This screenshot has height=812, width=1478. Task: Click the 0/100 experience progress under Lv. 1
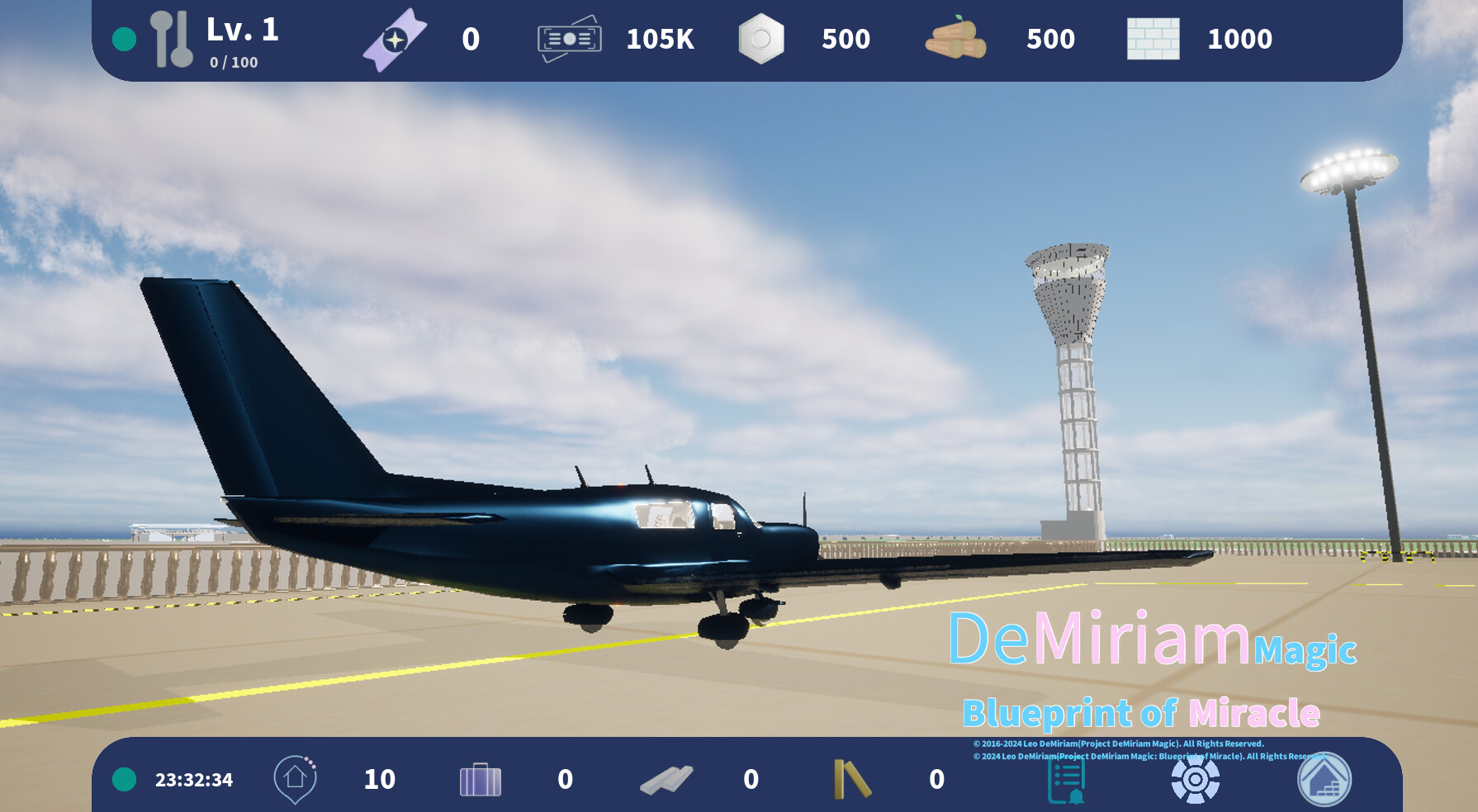pyautogui.click(x=234, y=60)
